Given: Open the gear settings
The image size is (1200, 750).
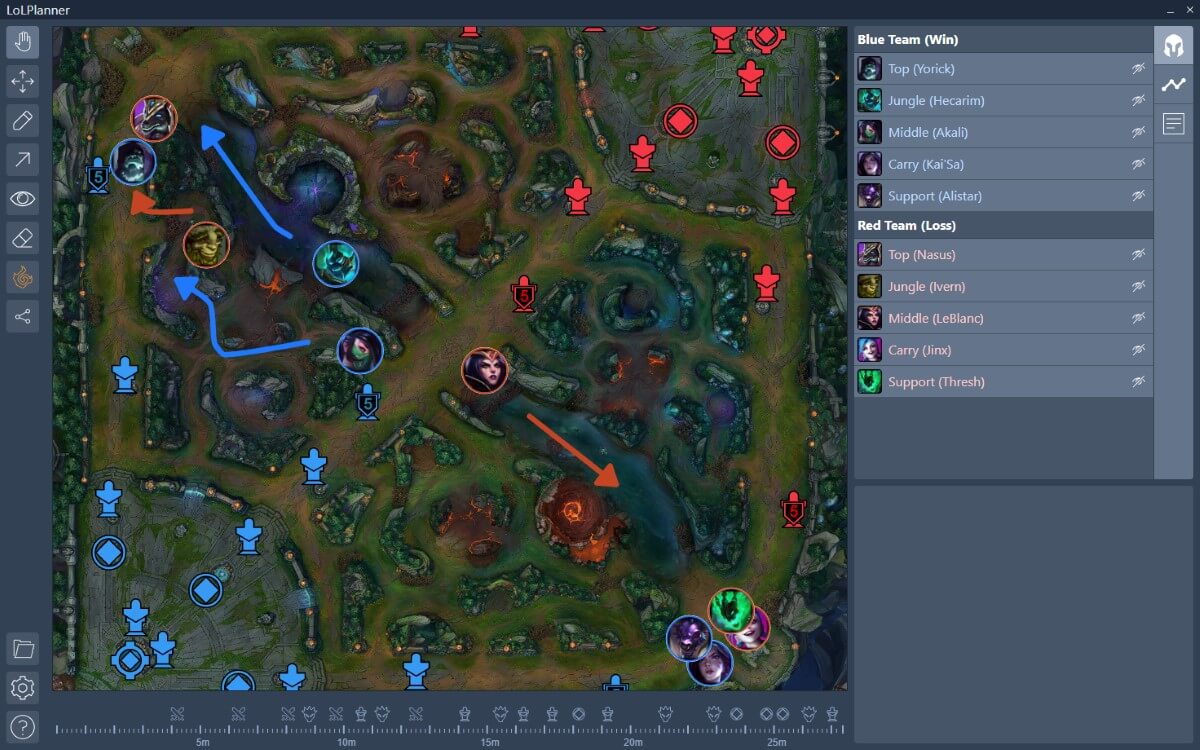Looking at the screenshot, I should tap(23, 688).
